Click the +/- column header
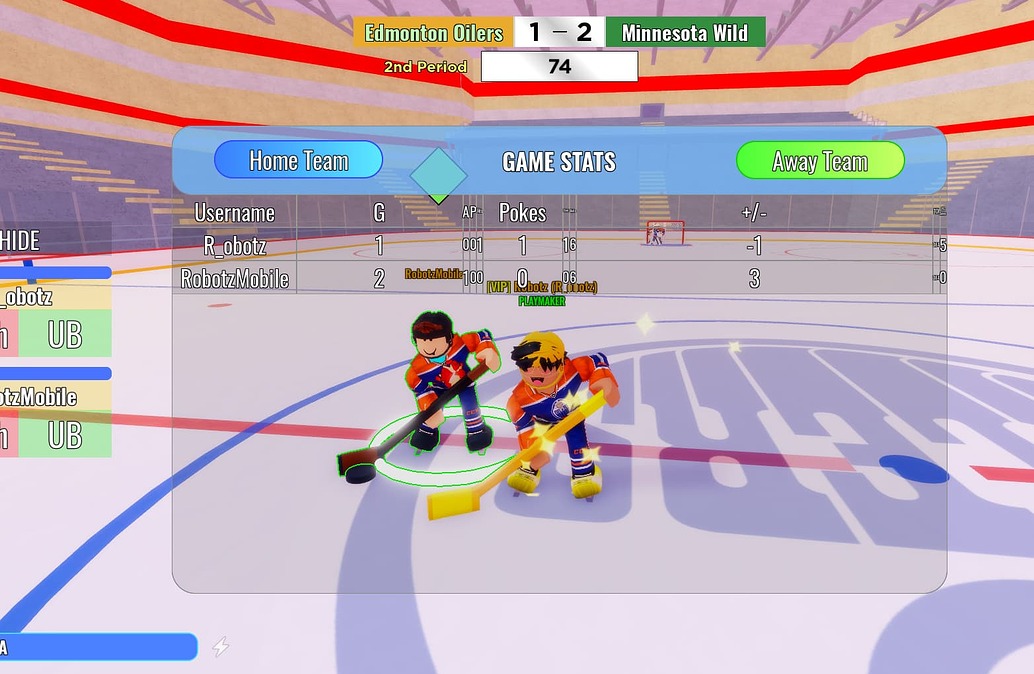Screen dimensions: 1034x674 [x=753, y=213]
